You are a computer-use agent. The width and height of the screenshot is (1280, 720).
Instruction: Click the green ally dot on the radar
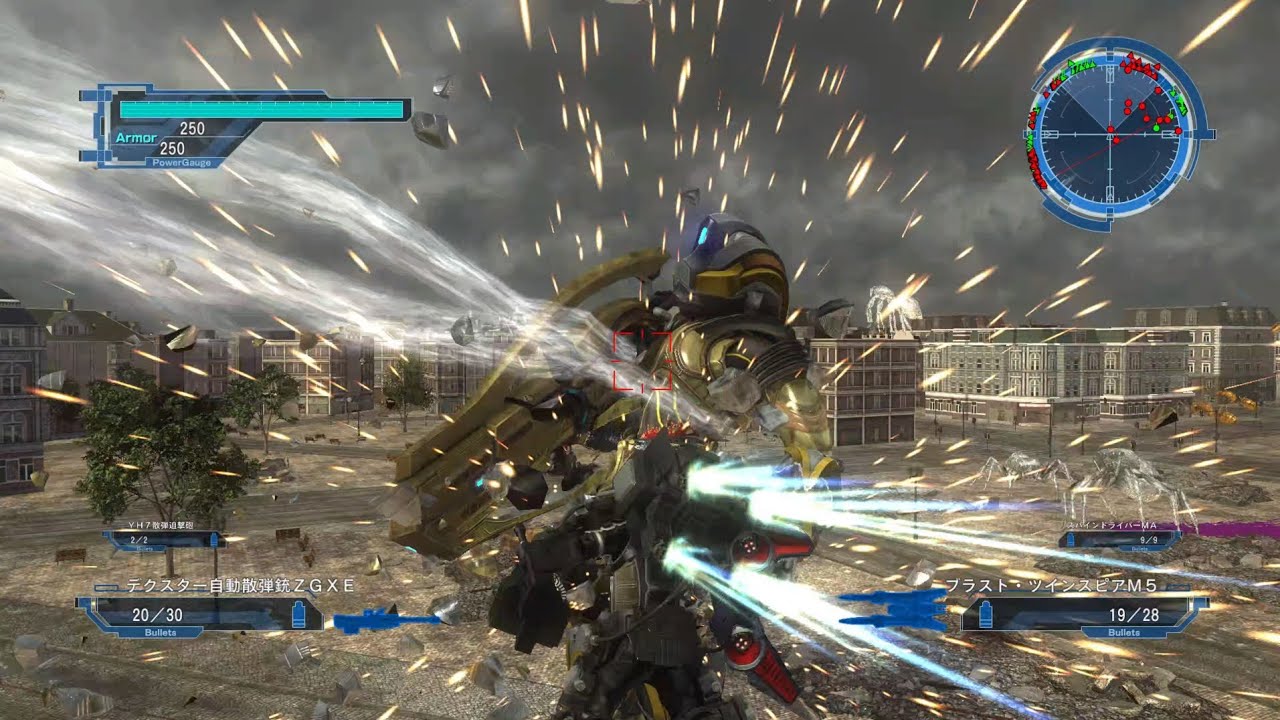click(x=1156, y=126)
